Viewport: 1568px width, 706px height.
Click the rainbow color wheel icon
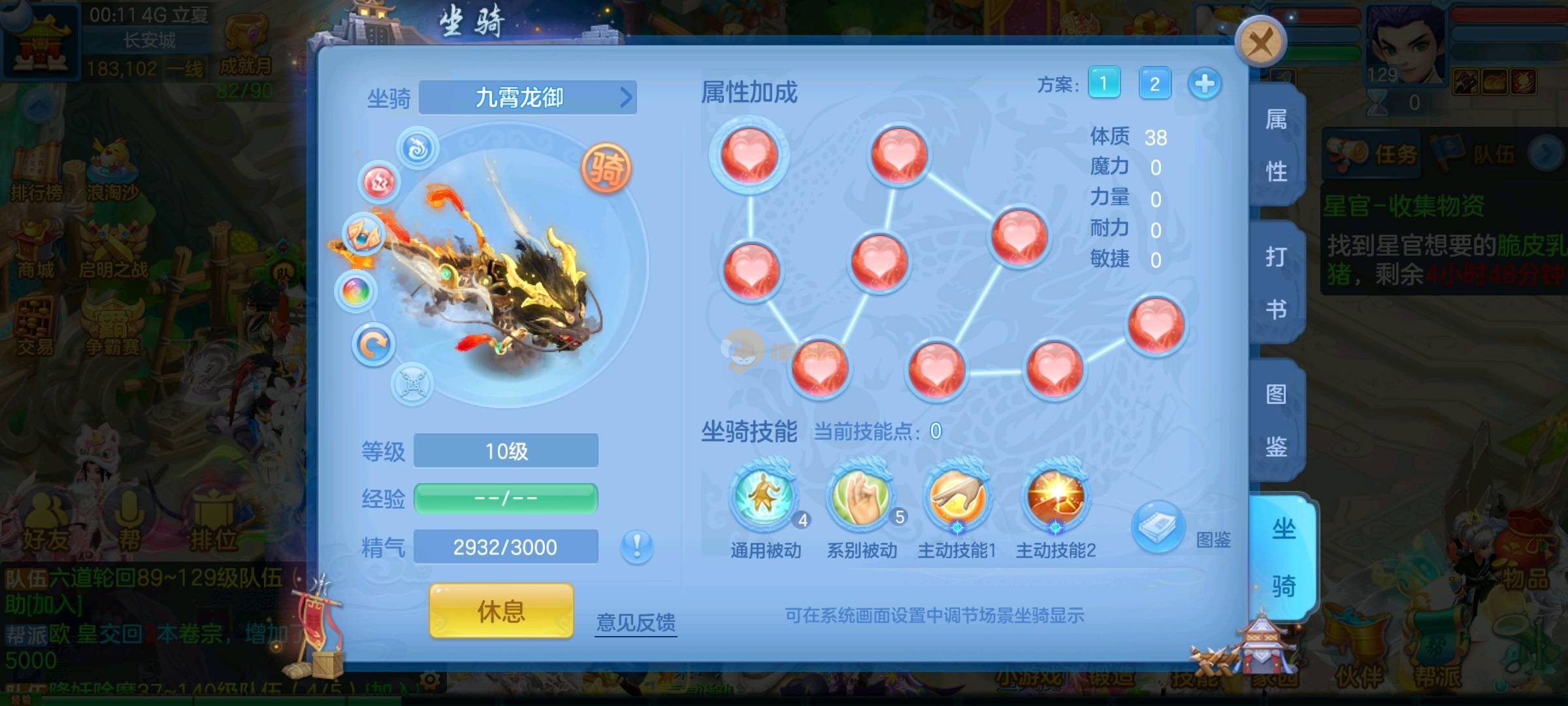click(x=356, y=290)
